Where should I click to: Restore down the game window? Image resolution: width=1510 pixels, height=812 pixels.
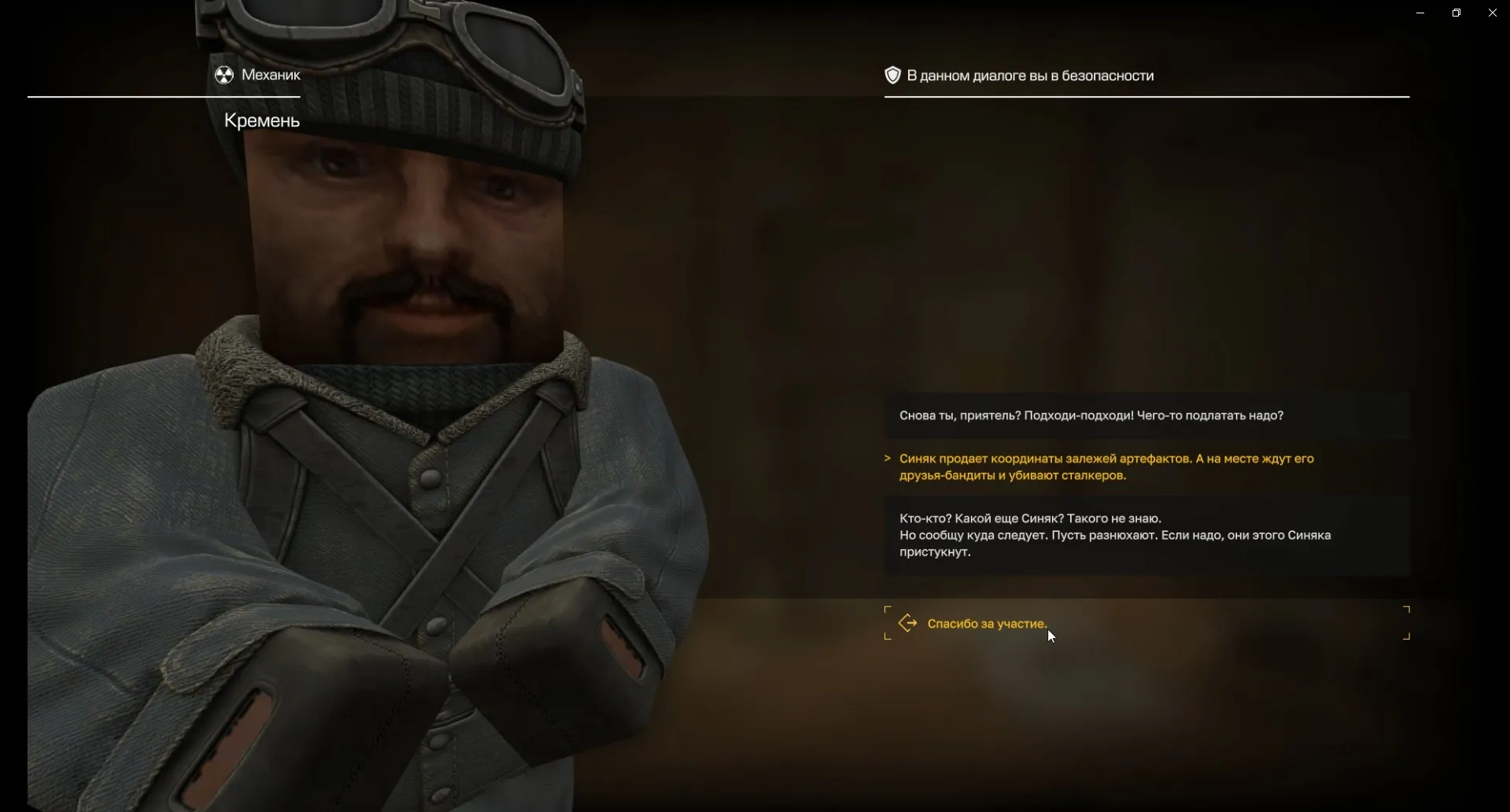tap(1456, 13)
